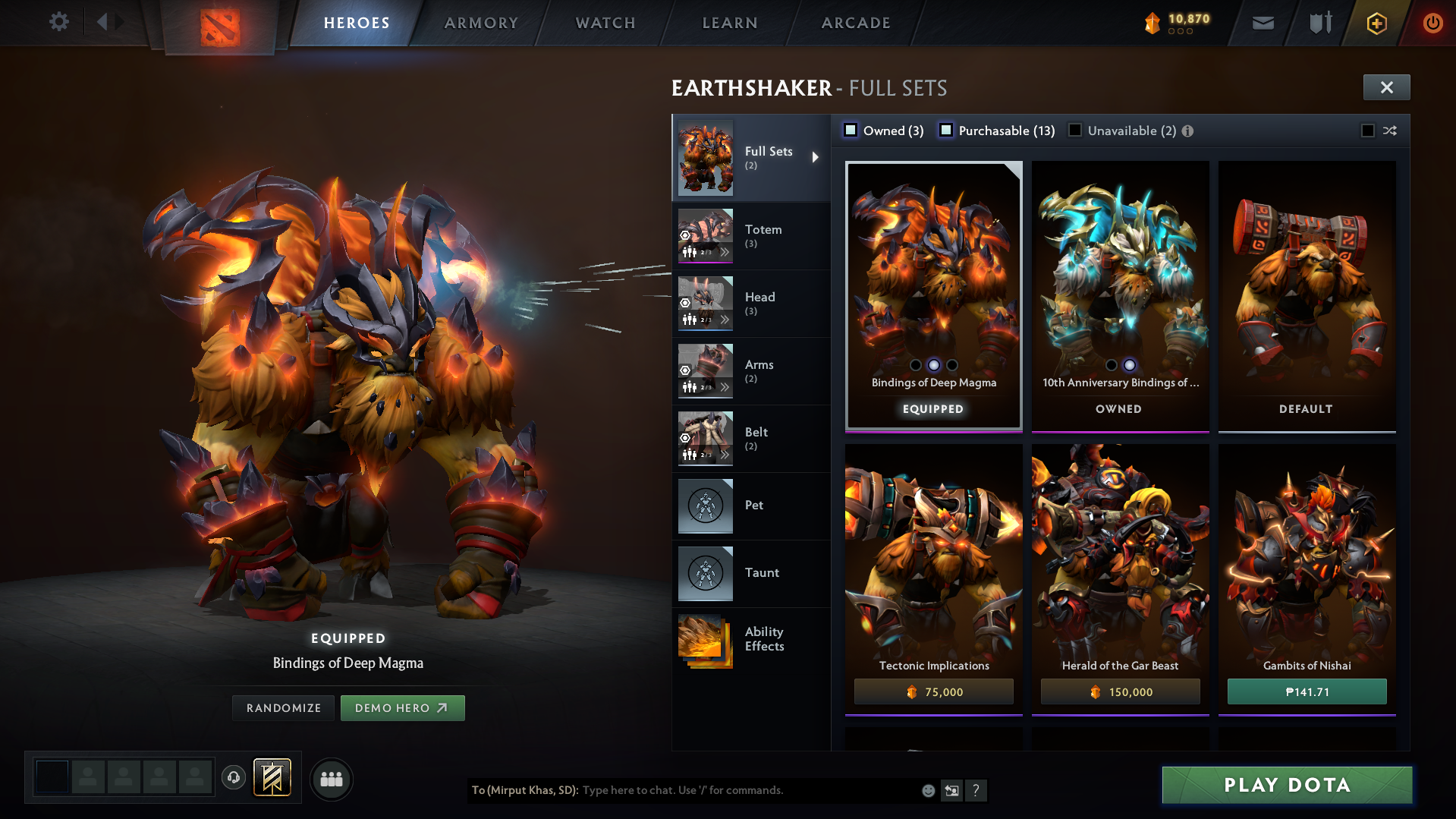Select the second style dot under Bindings of Deep Magma

(x=933, y=365)
